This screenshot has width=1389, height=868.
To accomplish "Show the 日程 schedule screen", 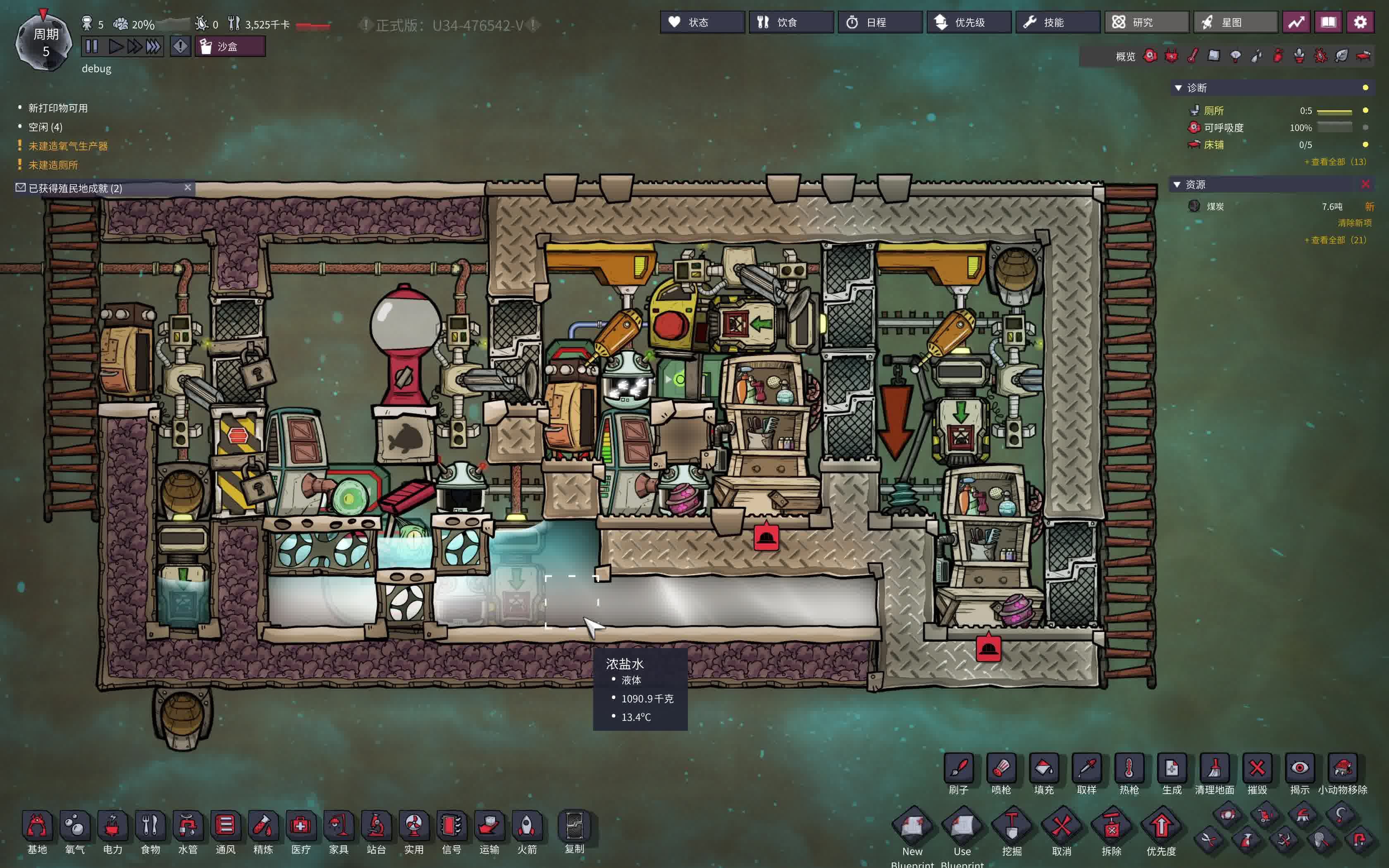I will tap(879, 22).
